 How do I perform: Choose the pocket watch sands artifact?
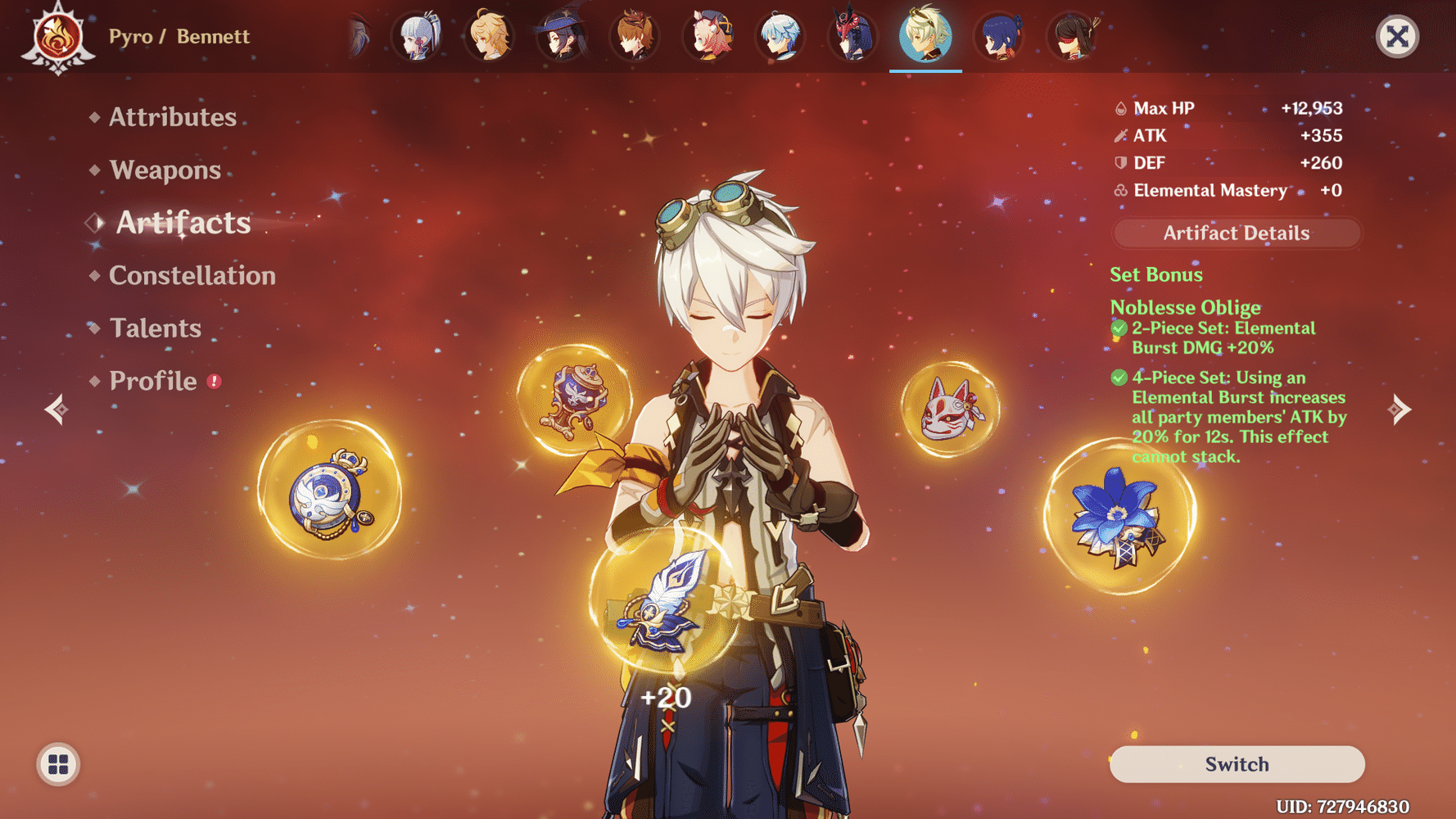[330, 491]
